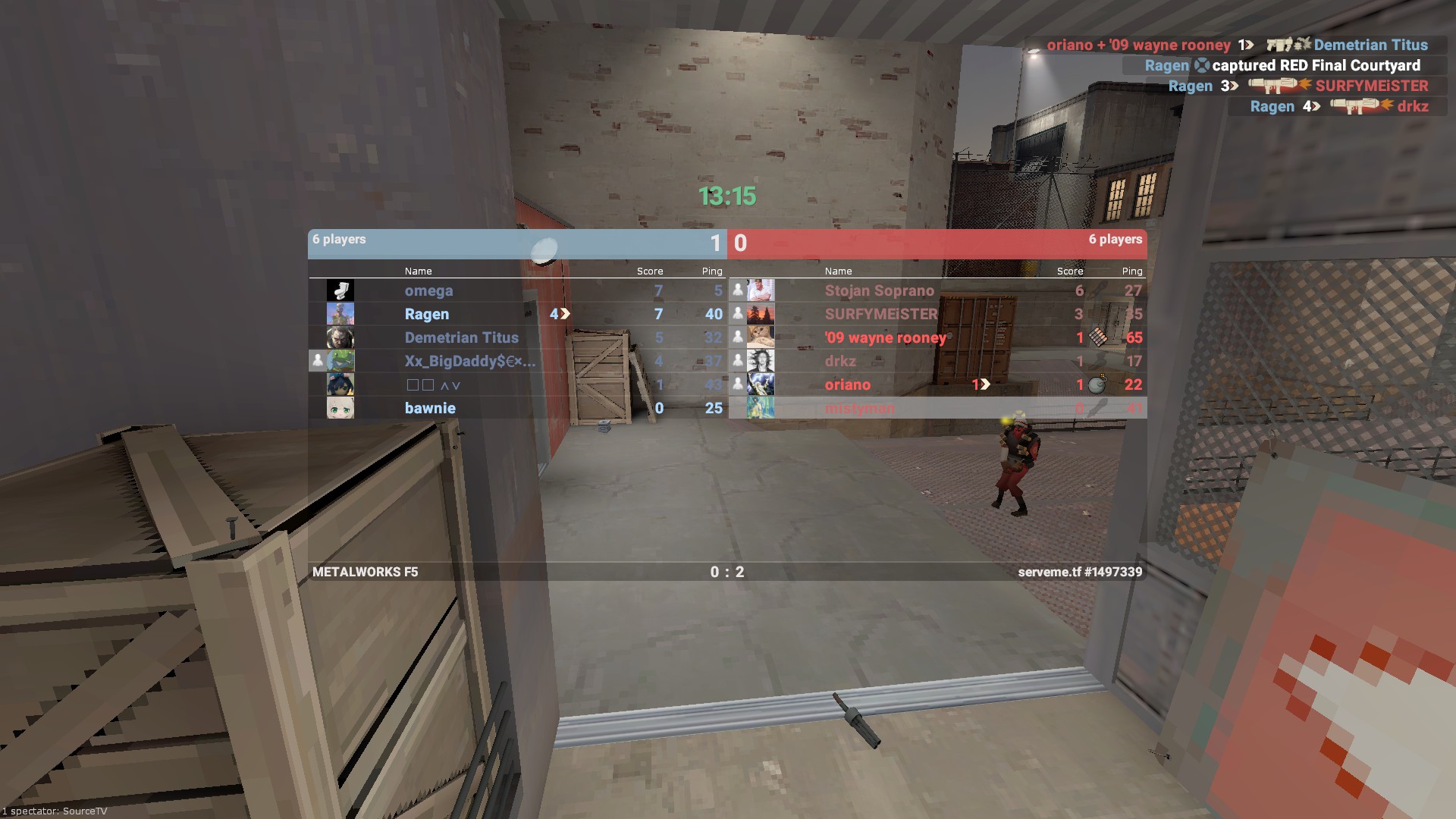Select drkz on the RED team list
Viewport: 1456px width, 819px height.
(840, 361)
